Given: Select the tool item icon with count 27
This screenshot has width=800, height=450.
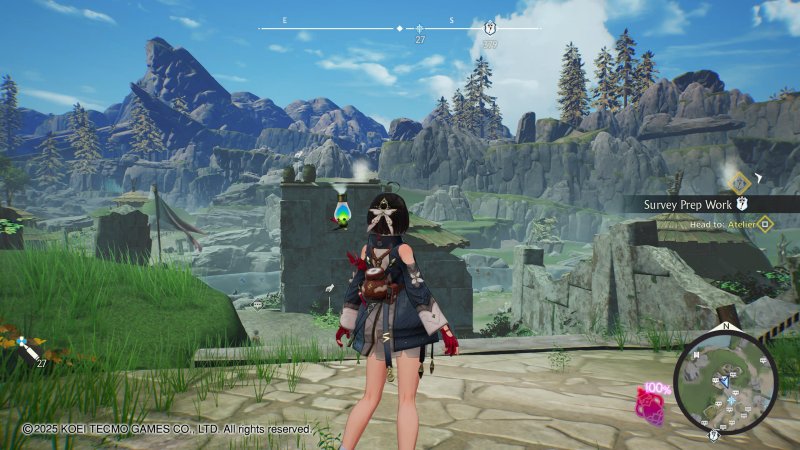Looking at the screenshot, I should pyautogui.click(x=29, y=349).
